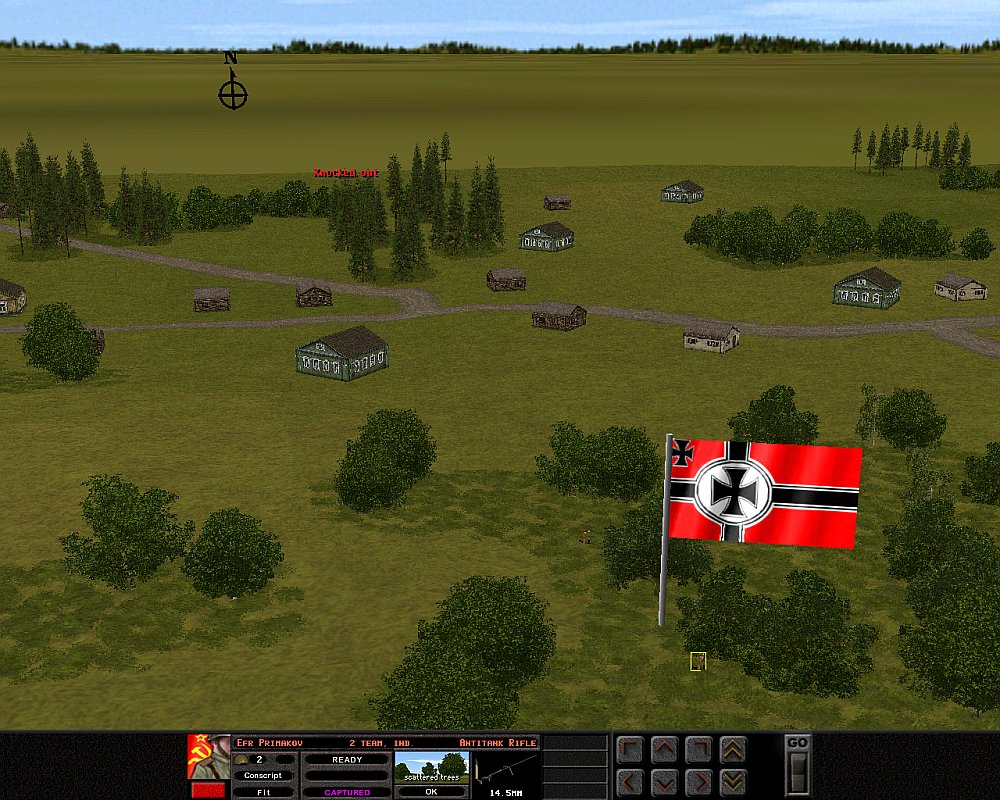Move camera forward with the up arrow

pyautogui.click(x=664, y=750)
